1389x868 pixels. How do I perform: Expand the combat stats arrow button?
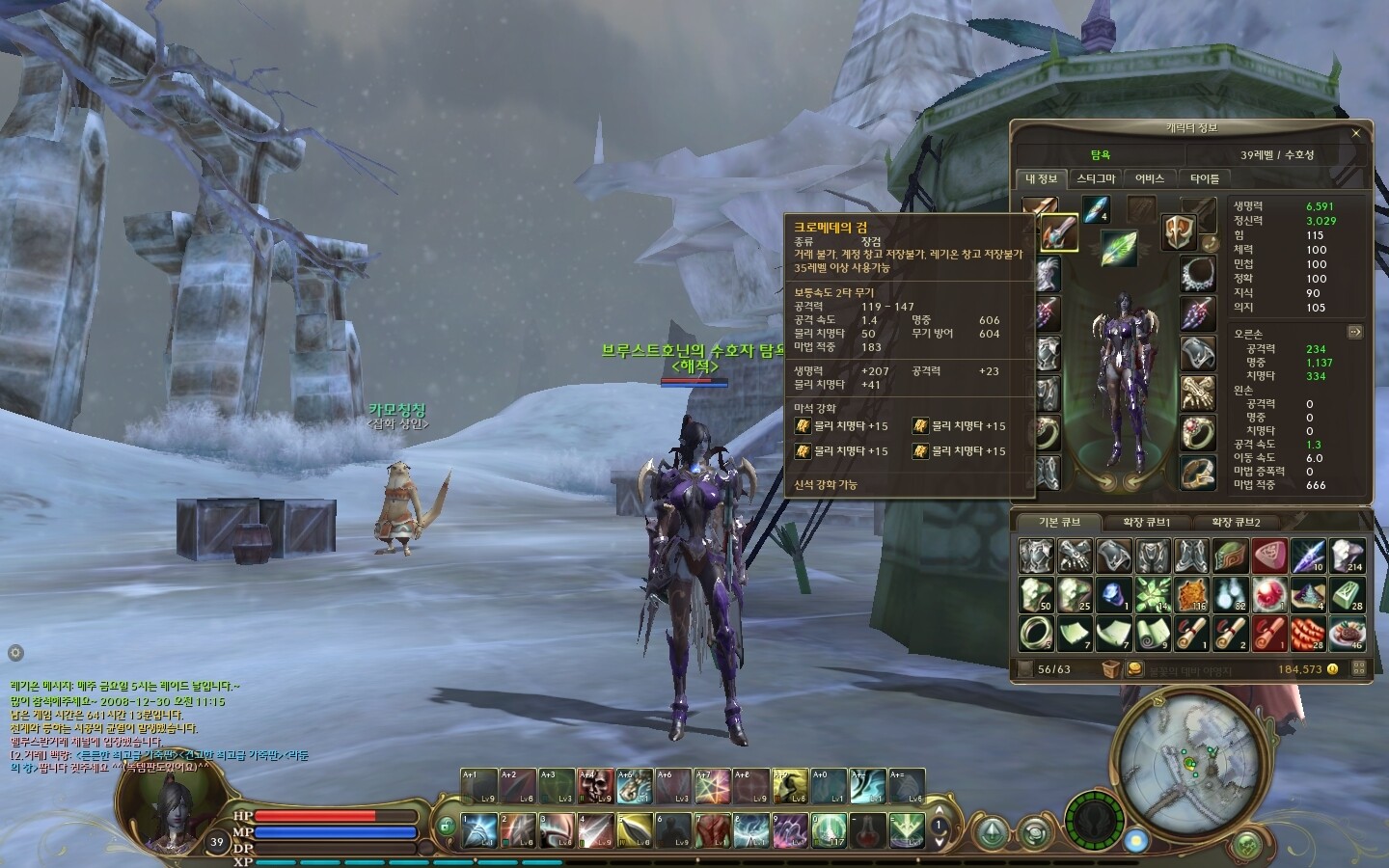click(1354, 332)
